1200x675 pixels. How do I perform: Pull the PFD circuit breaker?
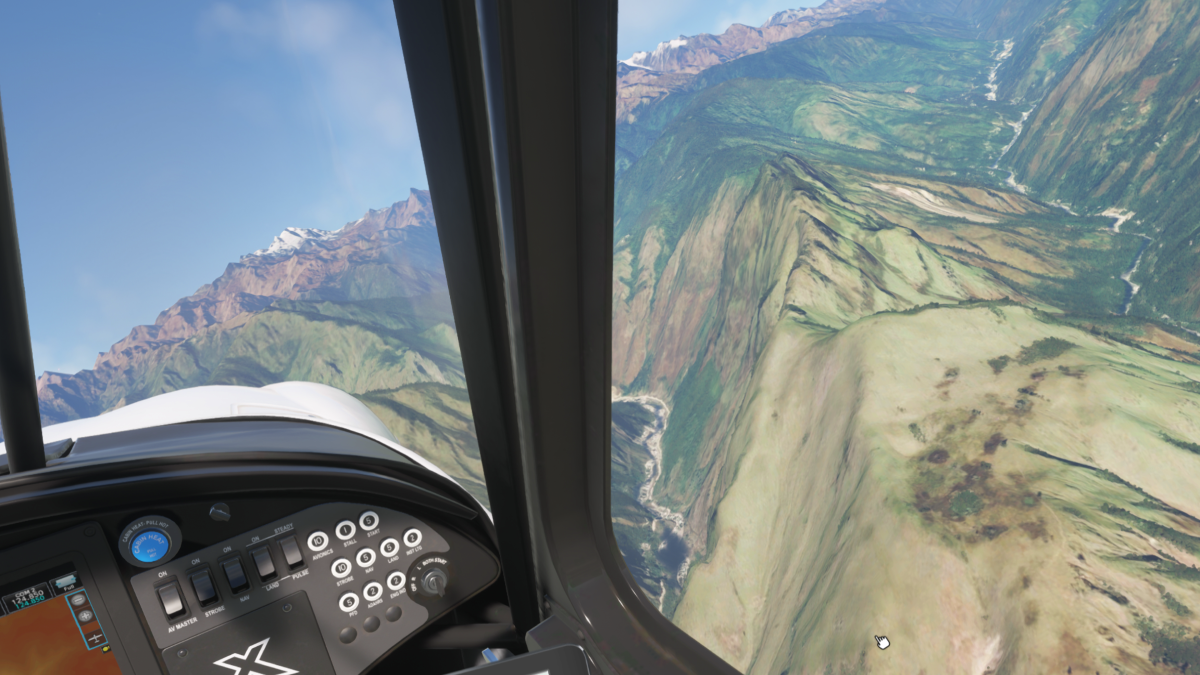coord(348,602)
